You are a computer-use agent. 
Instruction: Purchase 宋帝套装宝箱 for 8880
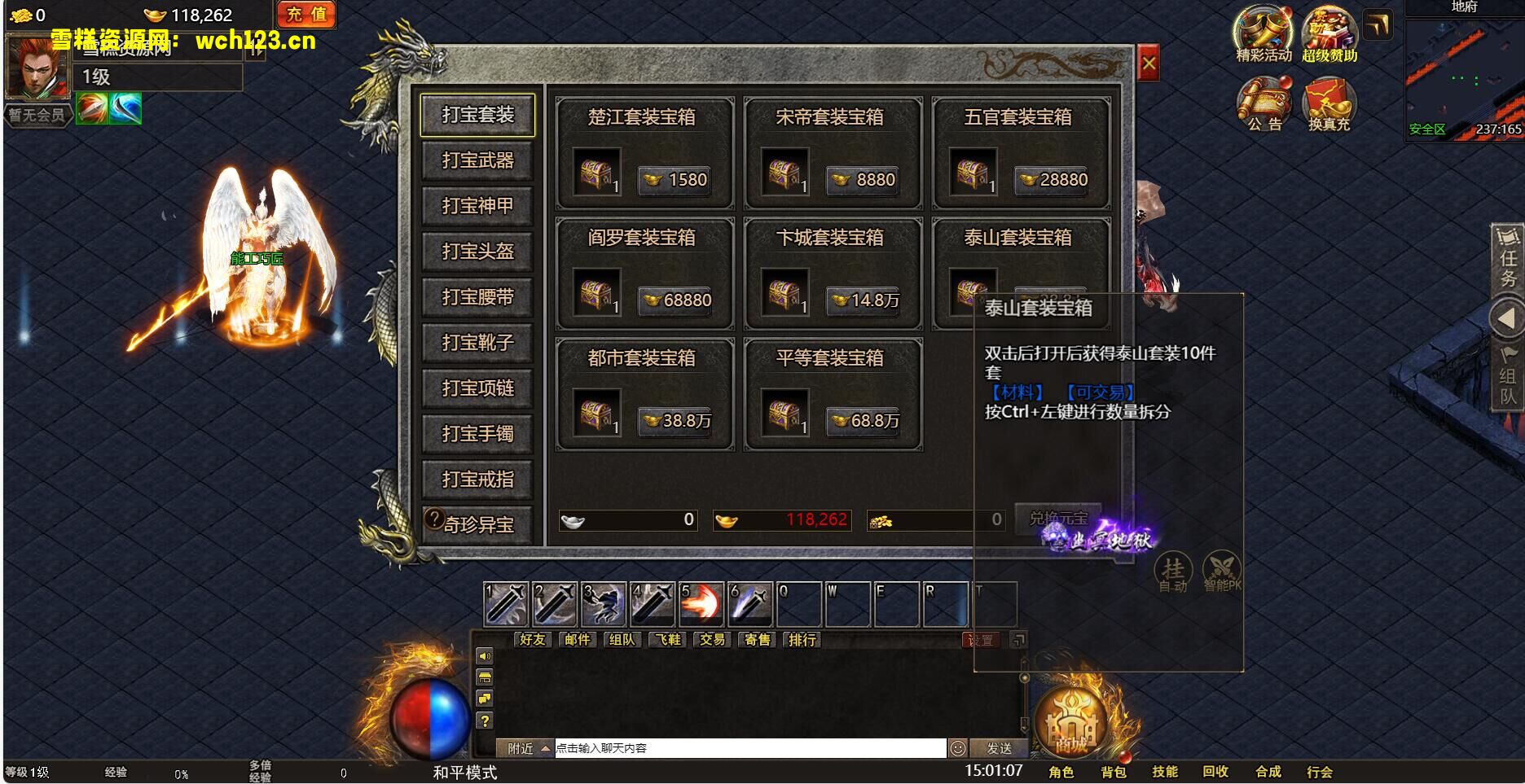click(863, 180)
